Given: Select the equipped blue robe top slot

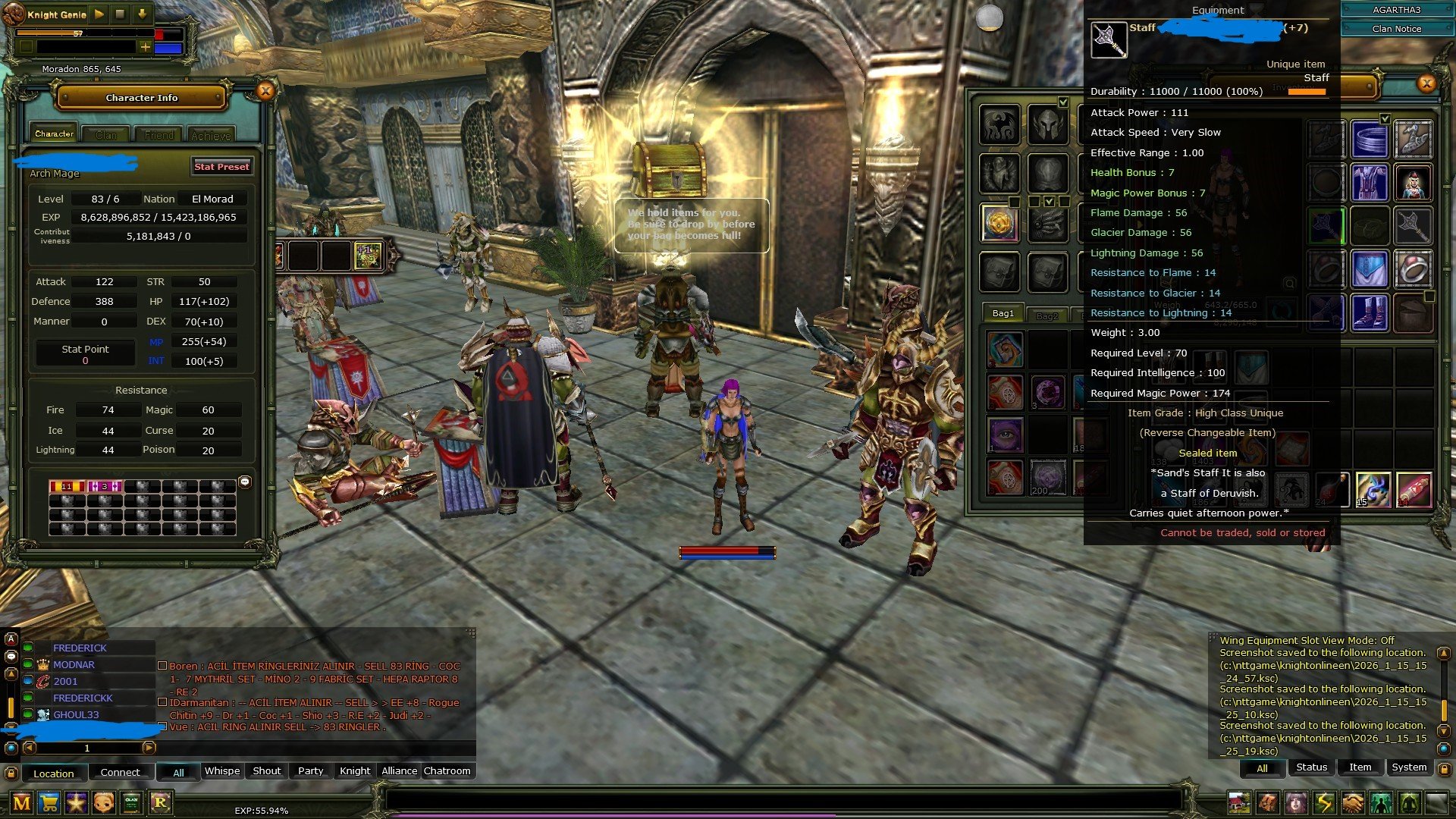Looking at the screenshot, I should click(x=1369, y=183).
